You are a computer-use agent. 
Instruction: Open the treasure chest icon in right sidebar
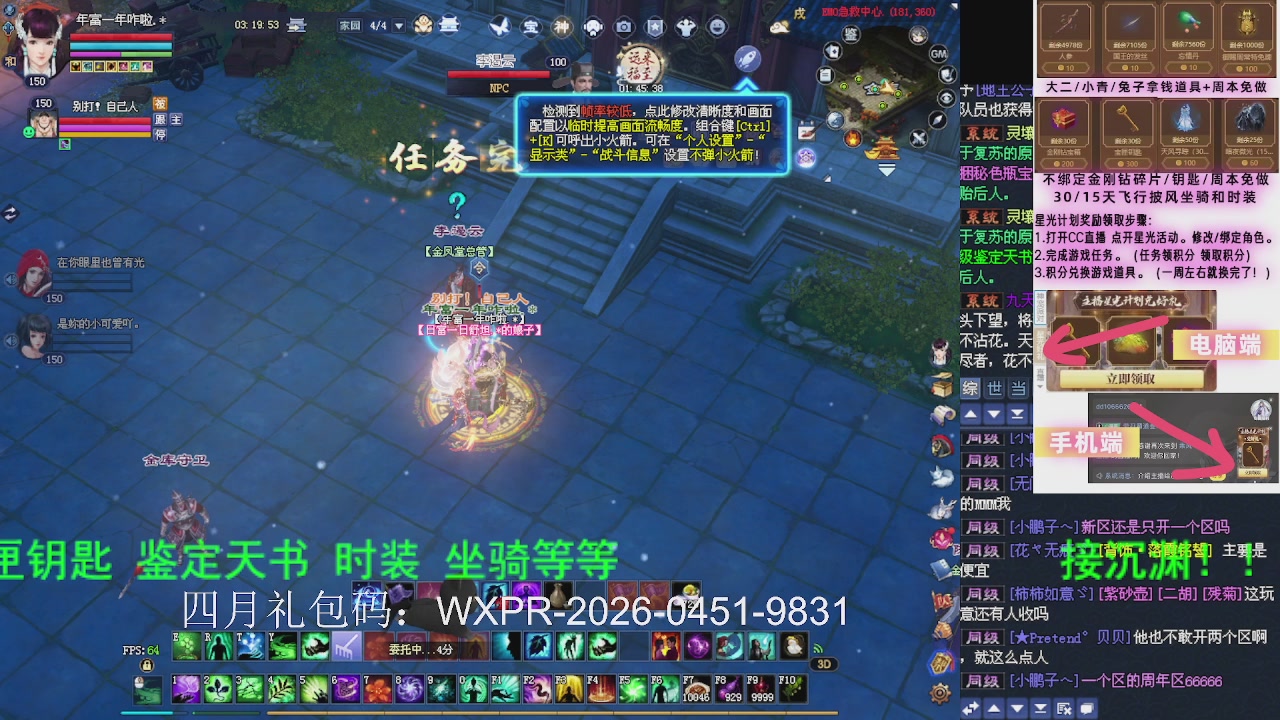click(x=941, y=388)
